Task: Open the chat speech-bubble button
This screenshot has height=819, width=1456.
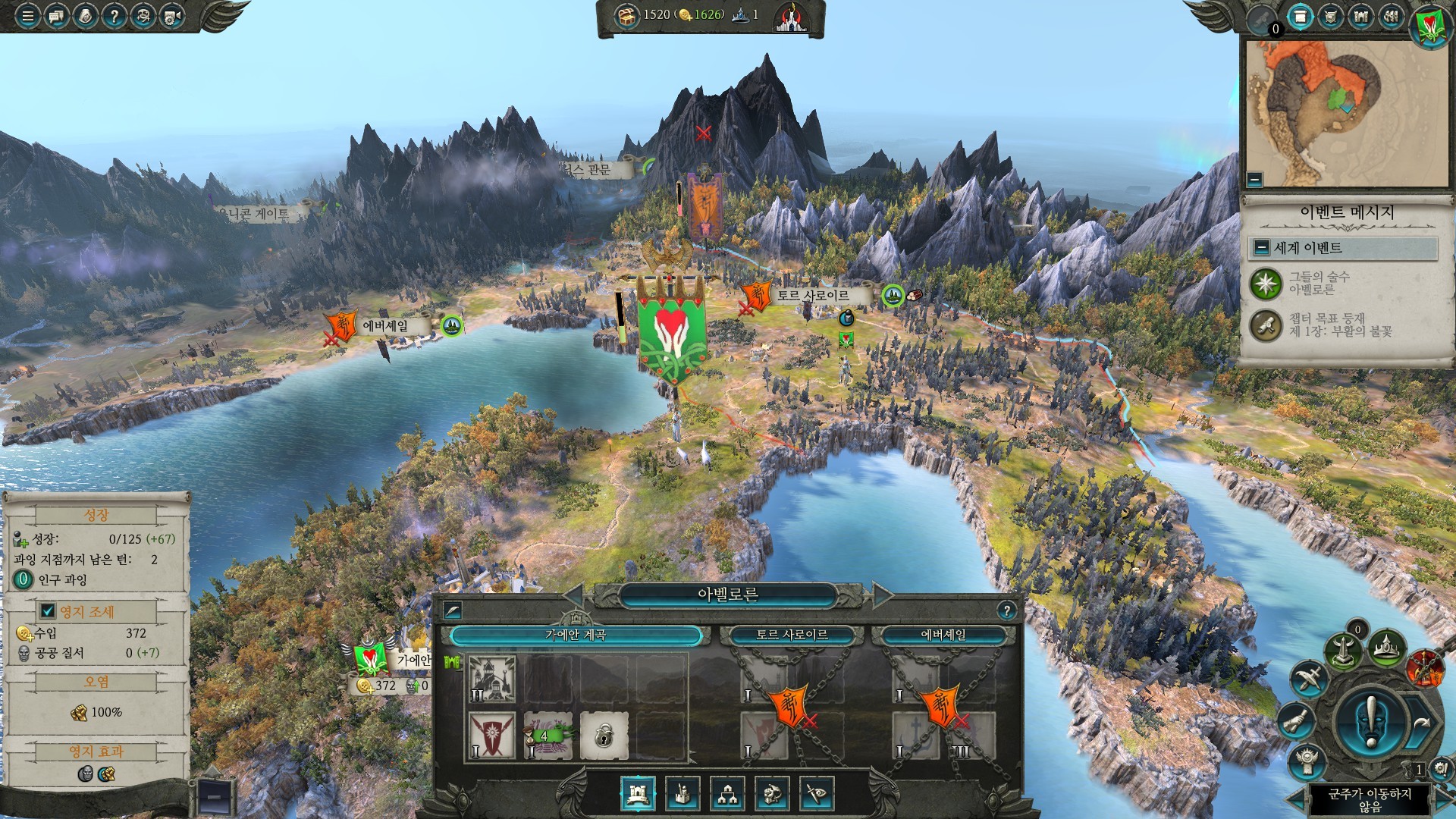Action: (56, 16)
